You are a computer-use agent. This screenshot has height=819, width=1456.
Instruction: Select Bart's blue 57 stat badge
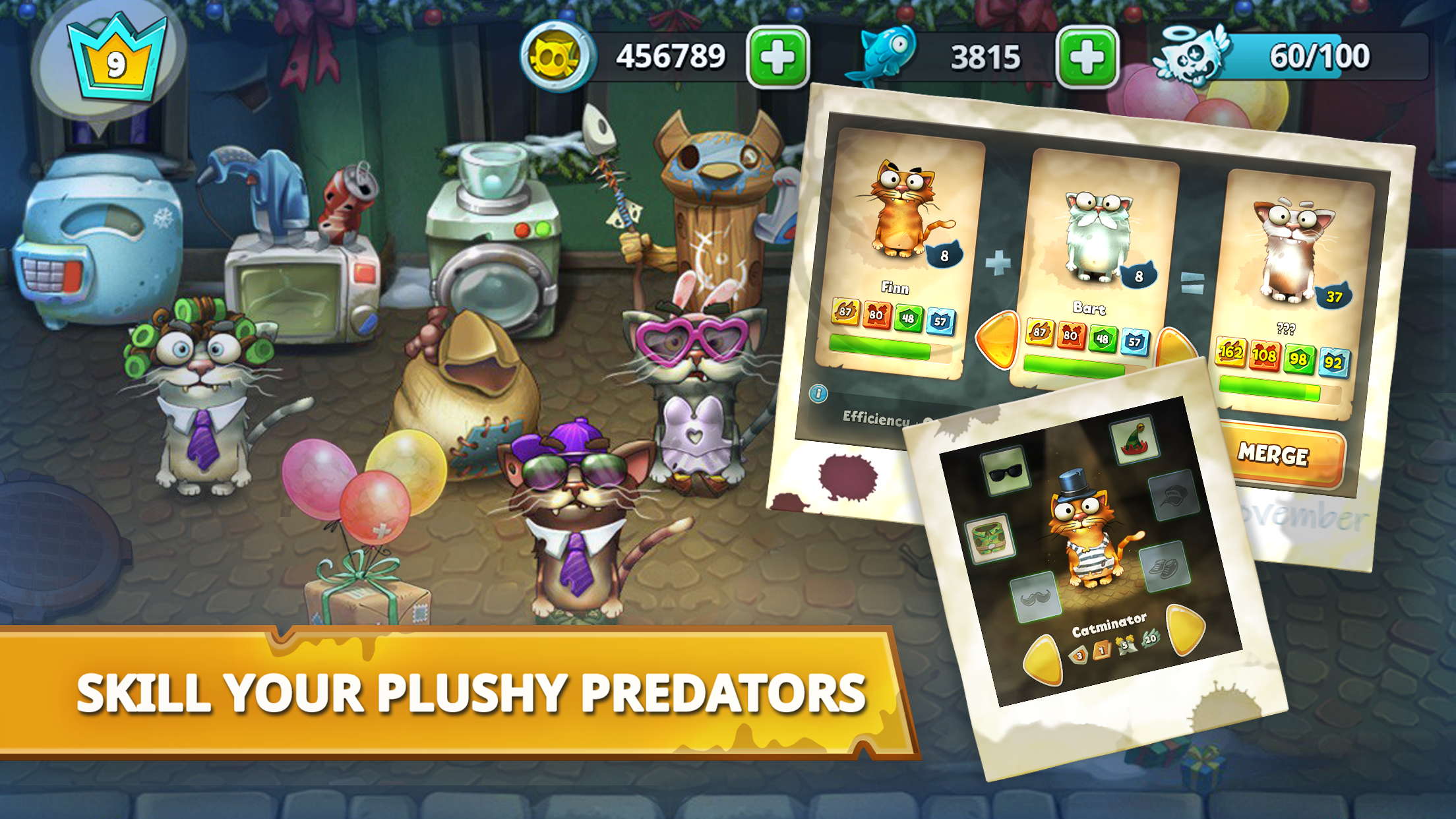coord(1135,340)
